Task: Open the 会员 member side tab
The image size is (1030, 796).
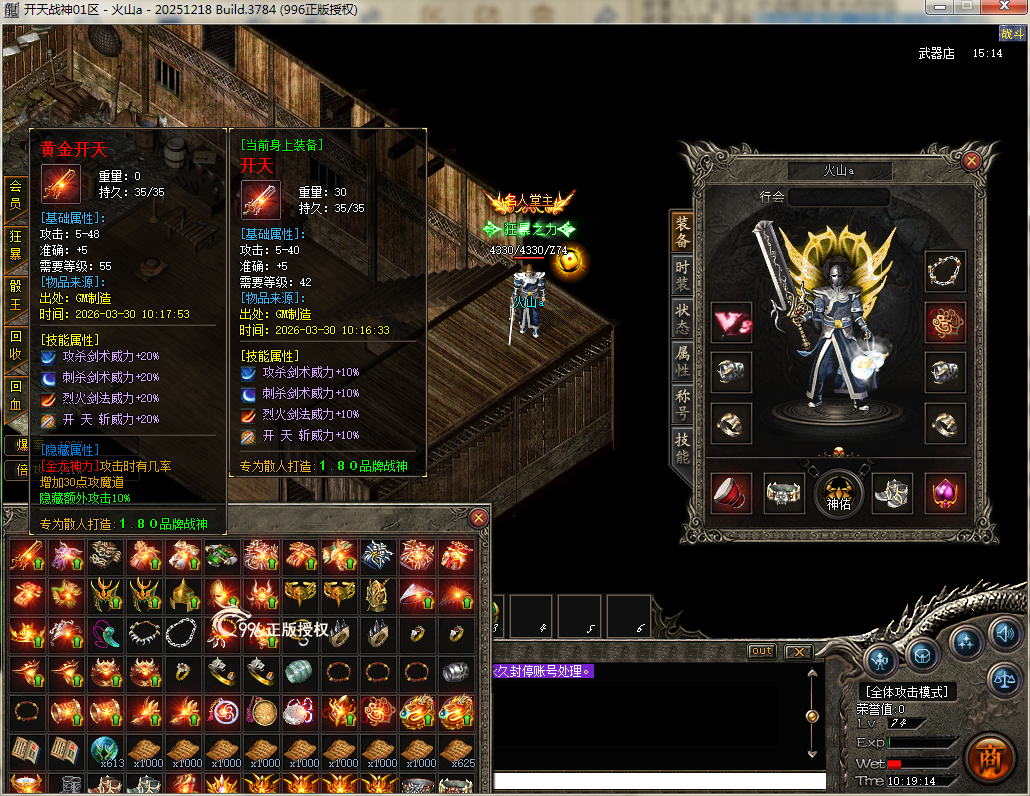Action: (x=15, y=195)
